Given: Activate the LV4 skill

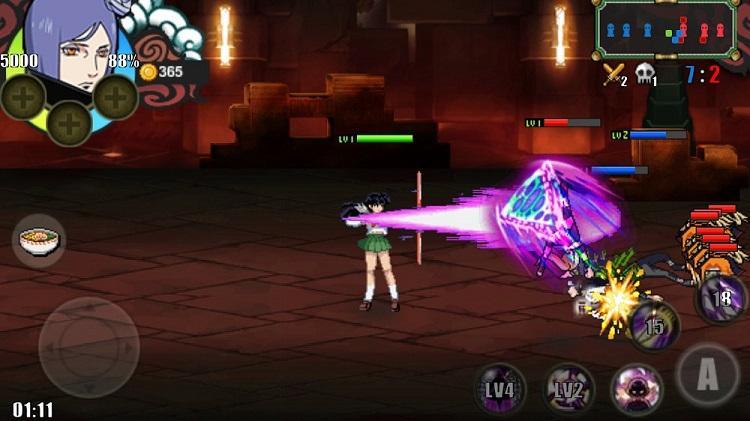Looking at the screenshot, I should [499, 388].
